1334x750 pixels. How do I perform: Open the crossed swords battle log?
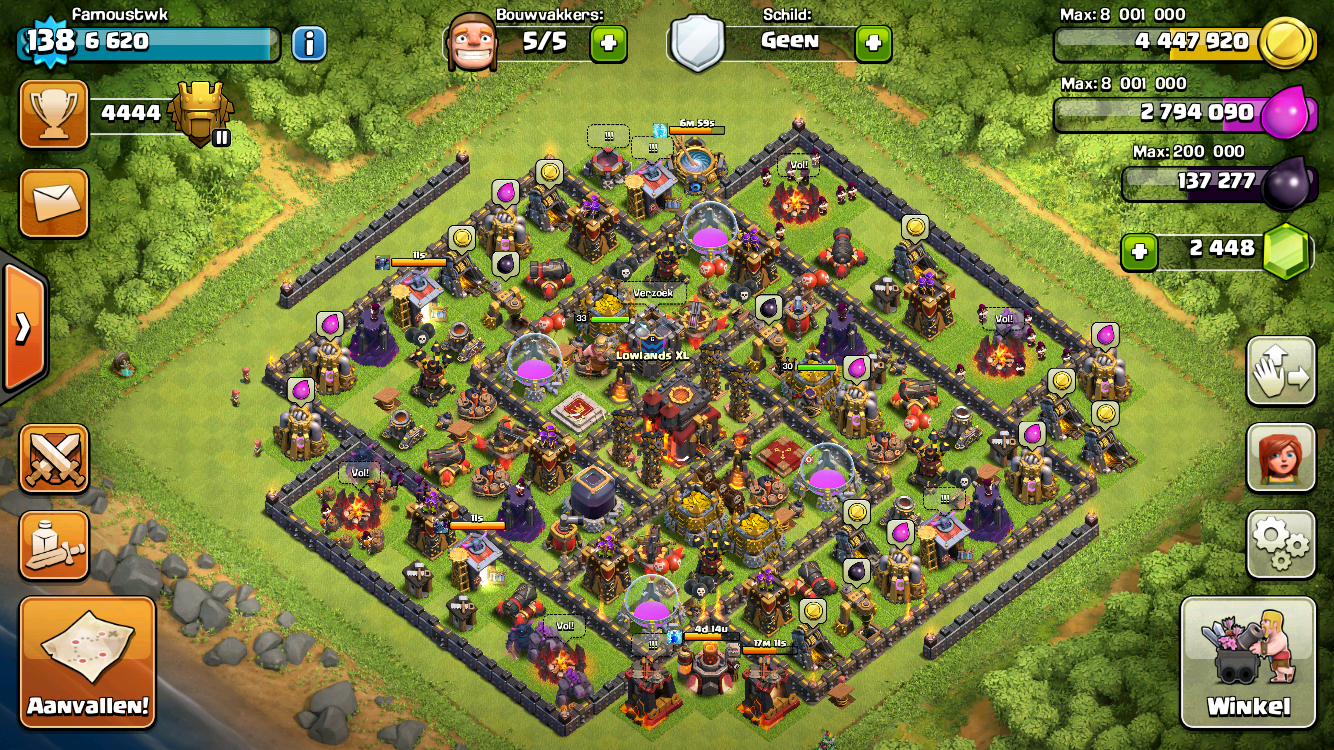click(54, 458)
